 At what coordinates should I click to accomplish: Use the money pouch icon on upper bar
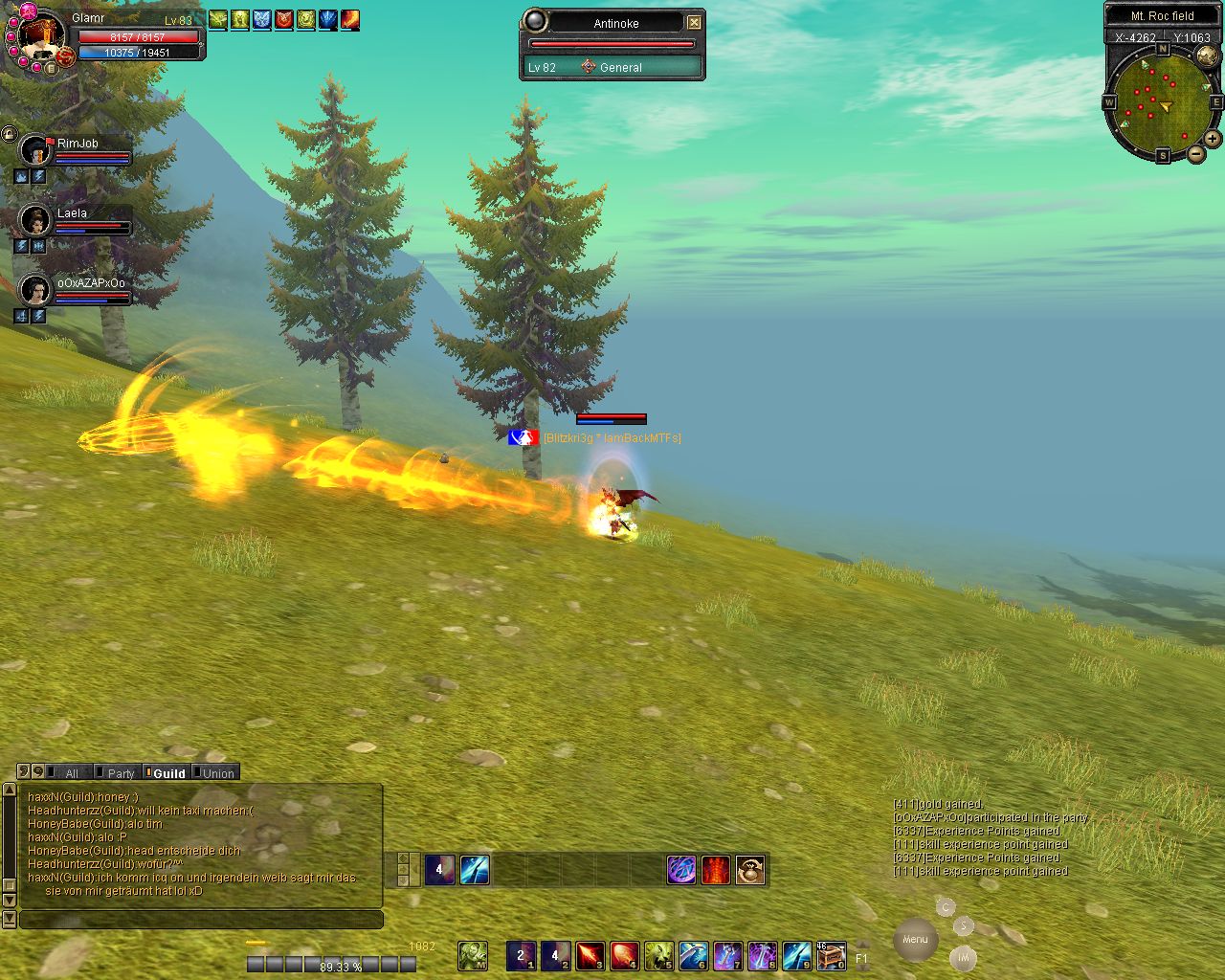pyautogui.click(x=750, y=870)
